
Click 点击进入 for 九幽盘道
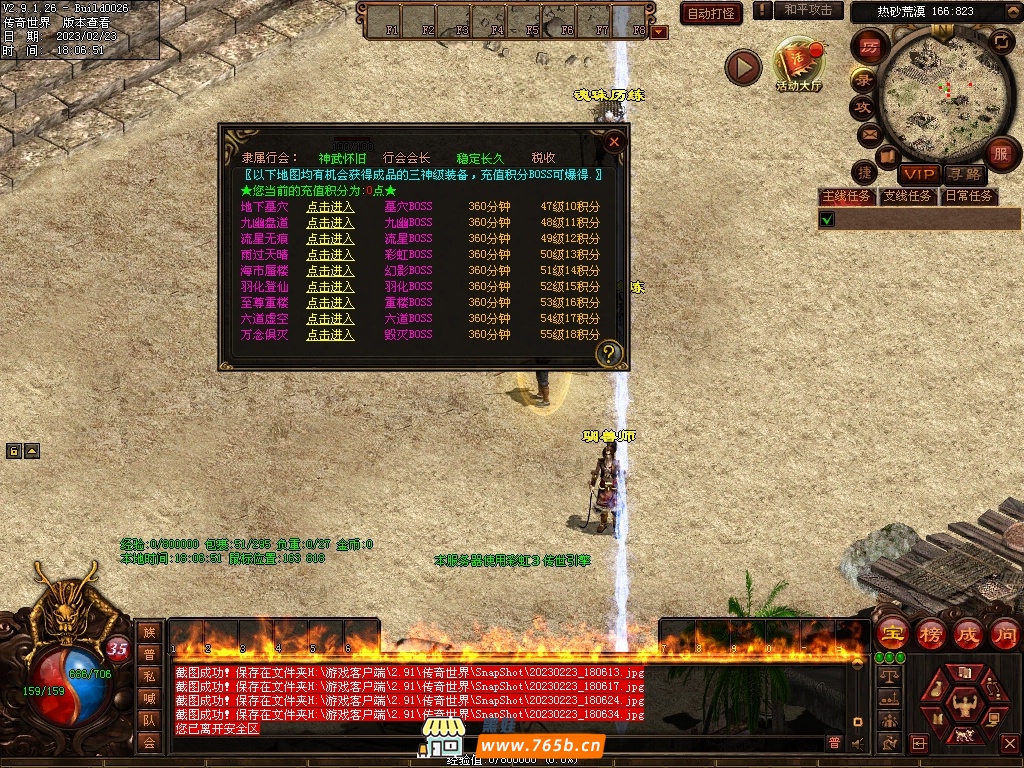[x=330, y=223]
